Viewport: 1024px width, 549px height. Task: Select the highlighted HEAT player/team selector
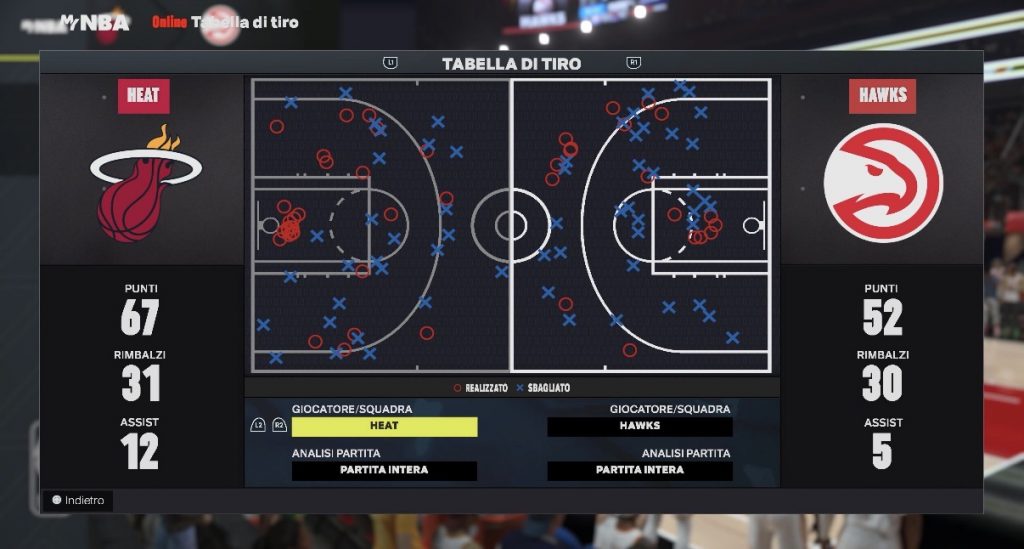point(384,426)
